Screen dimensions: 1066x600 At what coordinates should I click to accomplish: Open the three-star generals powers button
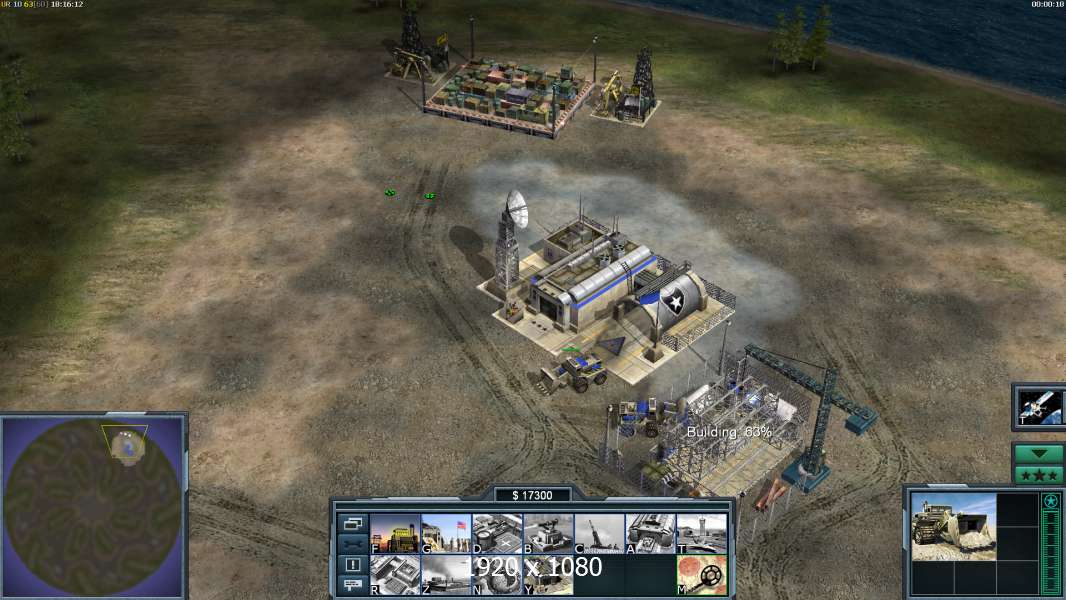pos(1038,474)
